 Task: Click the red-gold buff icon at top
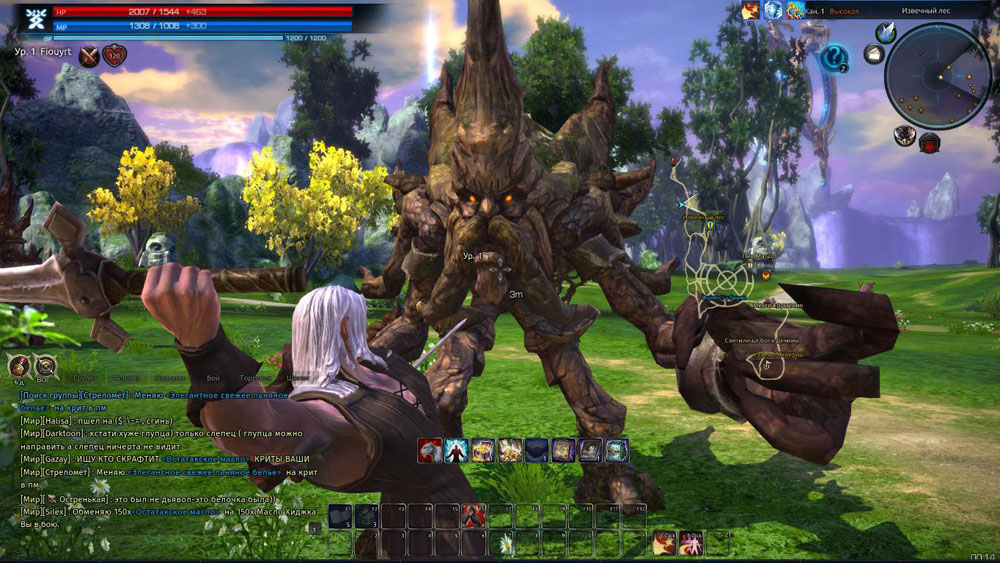point(750,10)
